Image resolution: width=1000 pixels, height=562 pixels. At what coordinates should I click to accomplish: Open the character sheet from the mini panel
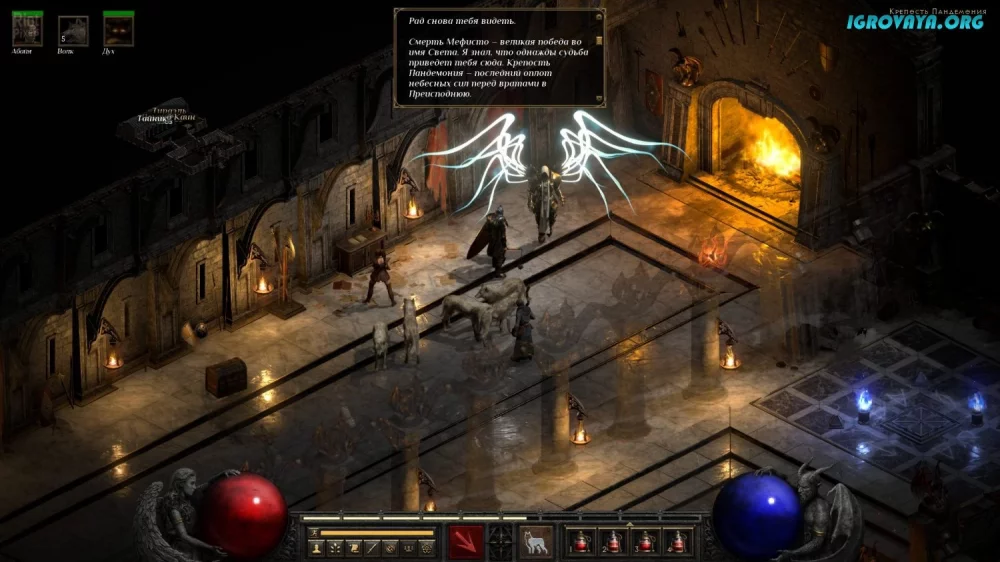click(316, 548)
